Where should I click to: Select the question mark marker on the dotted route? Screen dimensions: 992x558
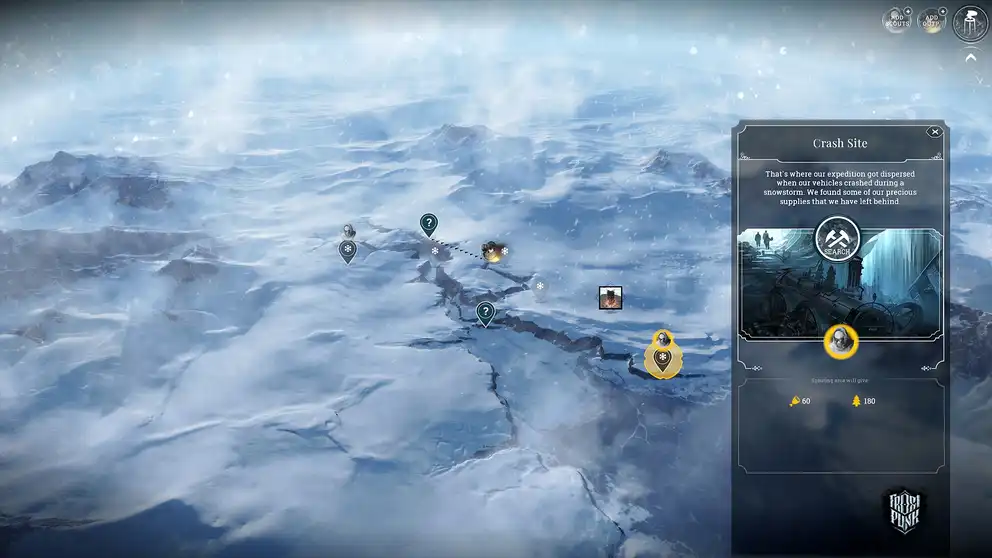(x=429, y=224)
